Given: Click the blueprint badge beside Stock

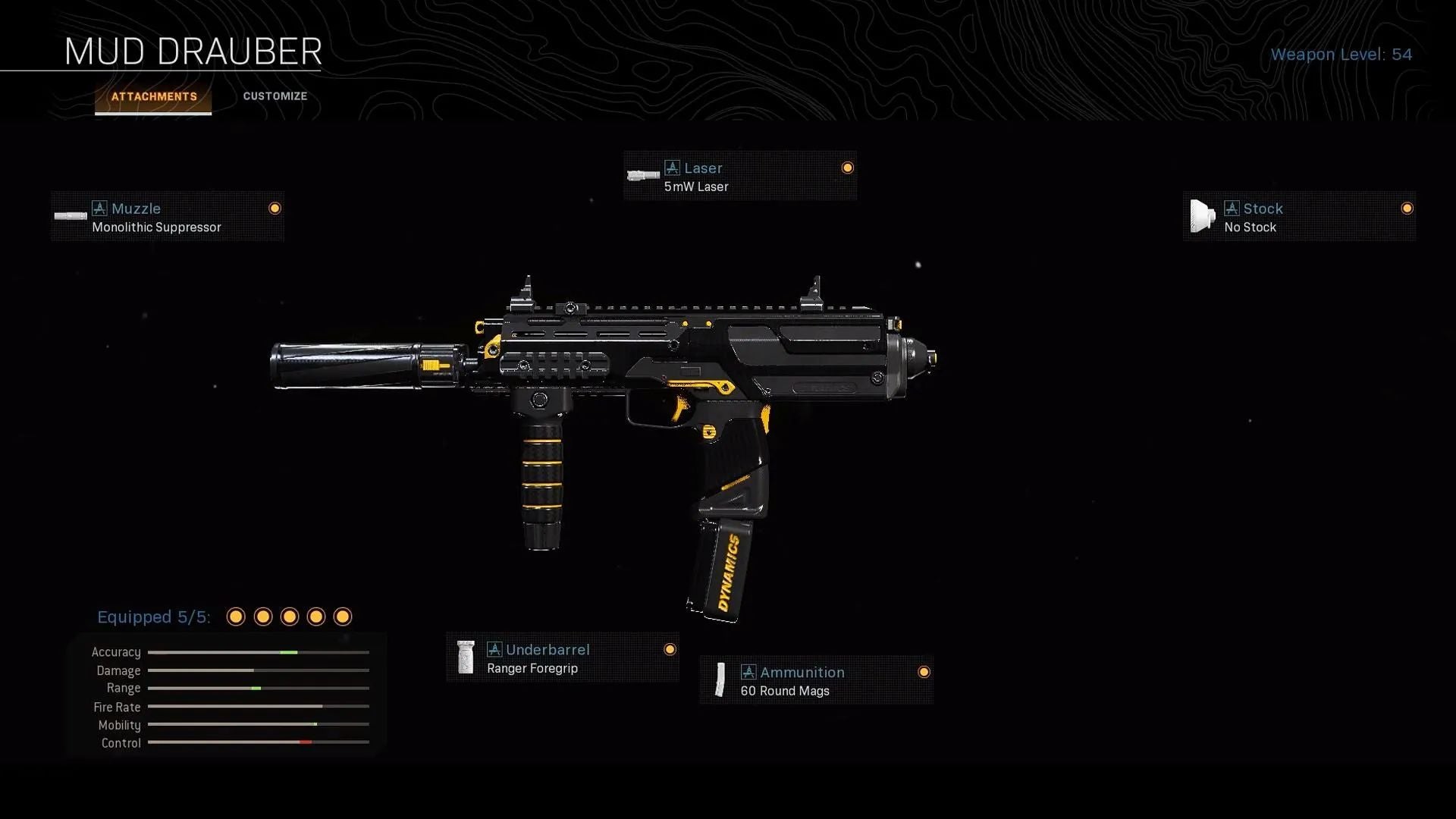Looking at the screenshot, I should 1231,209.
